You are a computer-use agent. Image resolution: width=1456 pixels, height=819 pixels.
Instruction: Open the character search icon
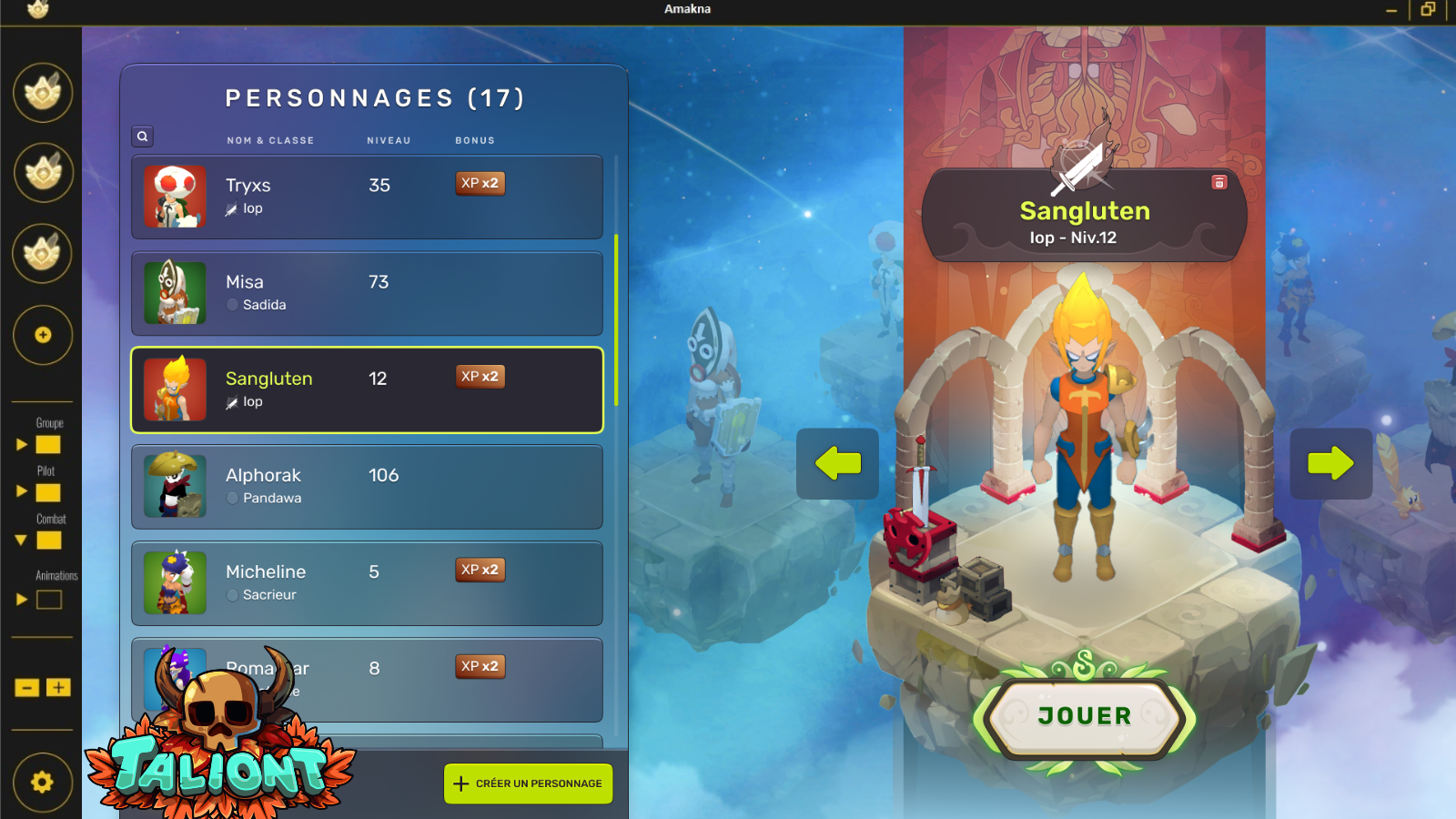point(142,136)
